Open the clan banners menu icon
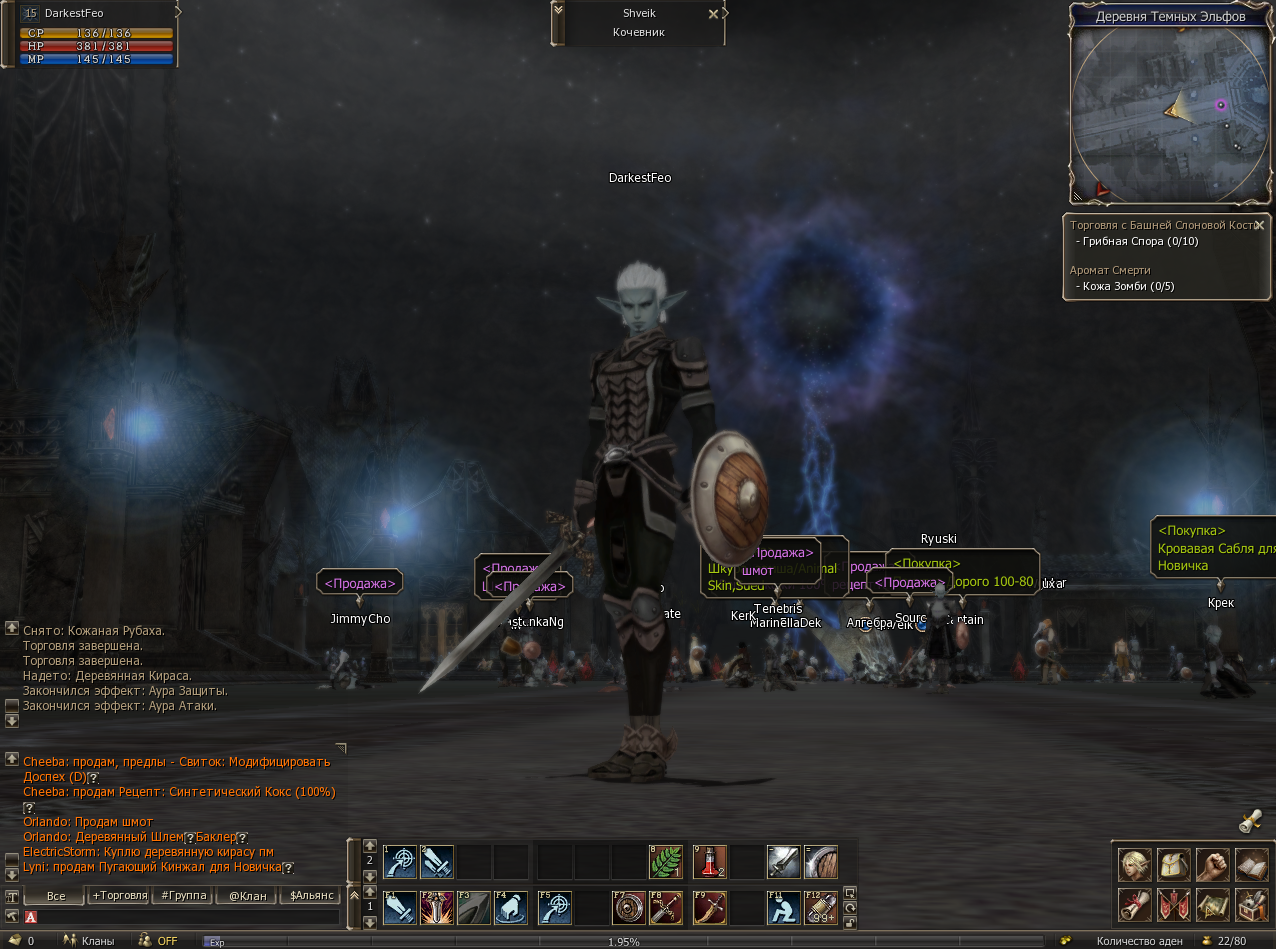 tap(1173, 905)
